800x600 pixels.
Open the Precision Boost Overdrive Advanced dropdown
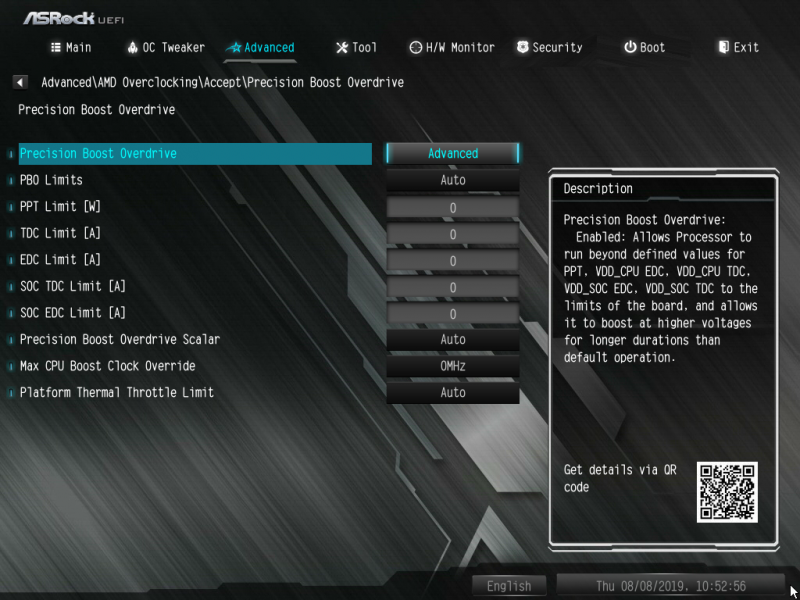(453, 154)
